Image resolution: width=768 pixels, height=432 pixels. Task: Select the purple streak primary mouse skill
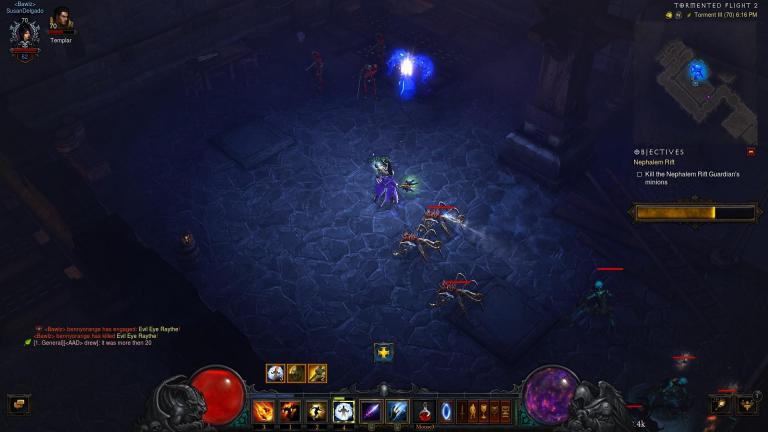370,410
